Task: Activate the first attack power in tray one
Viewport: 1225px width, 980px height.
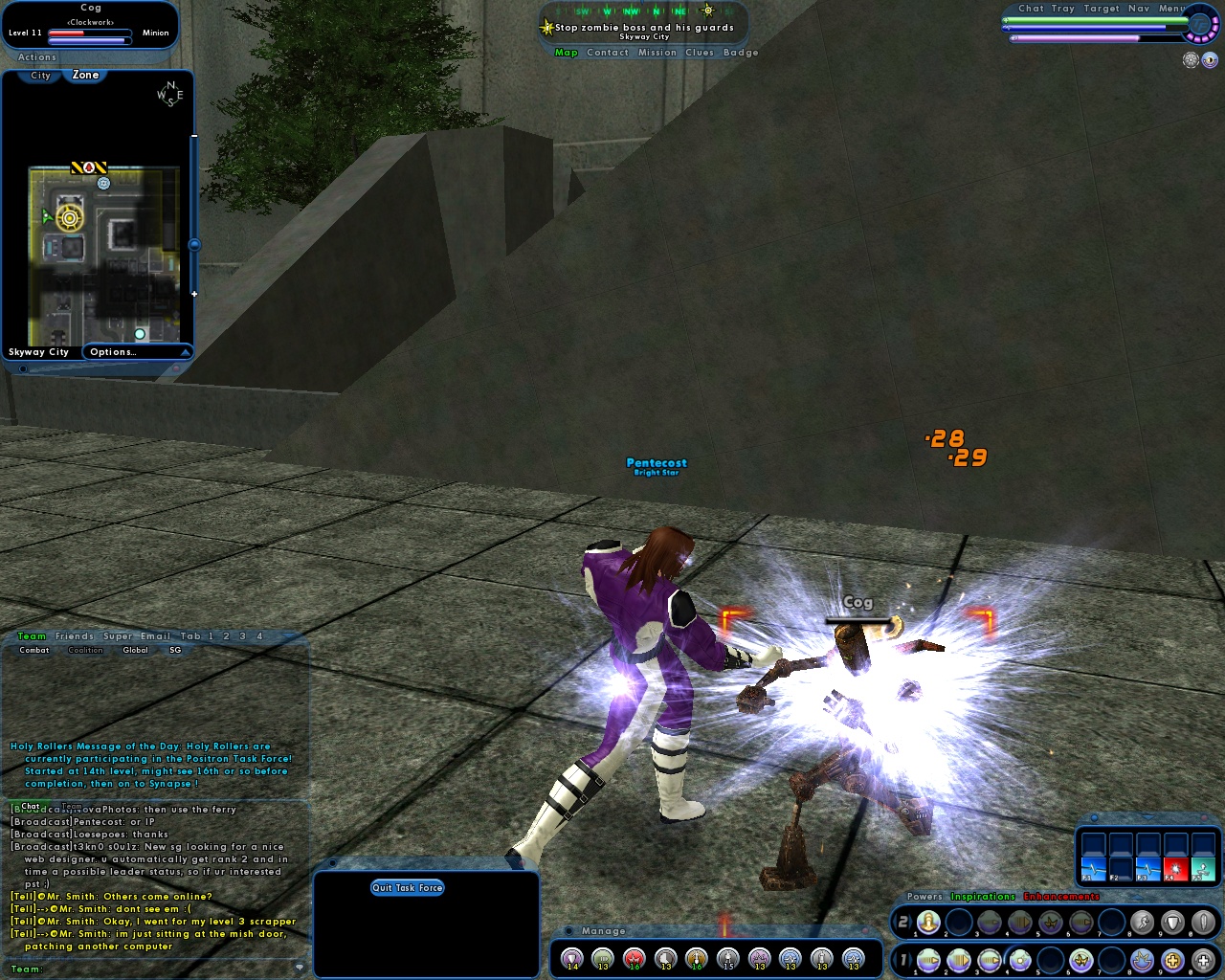Action: click(928, 961)
